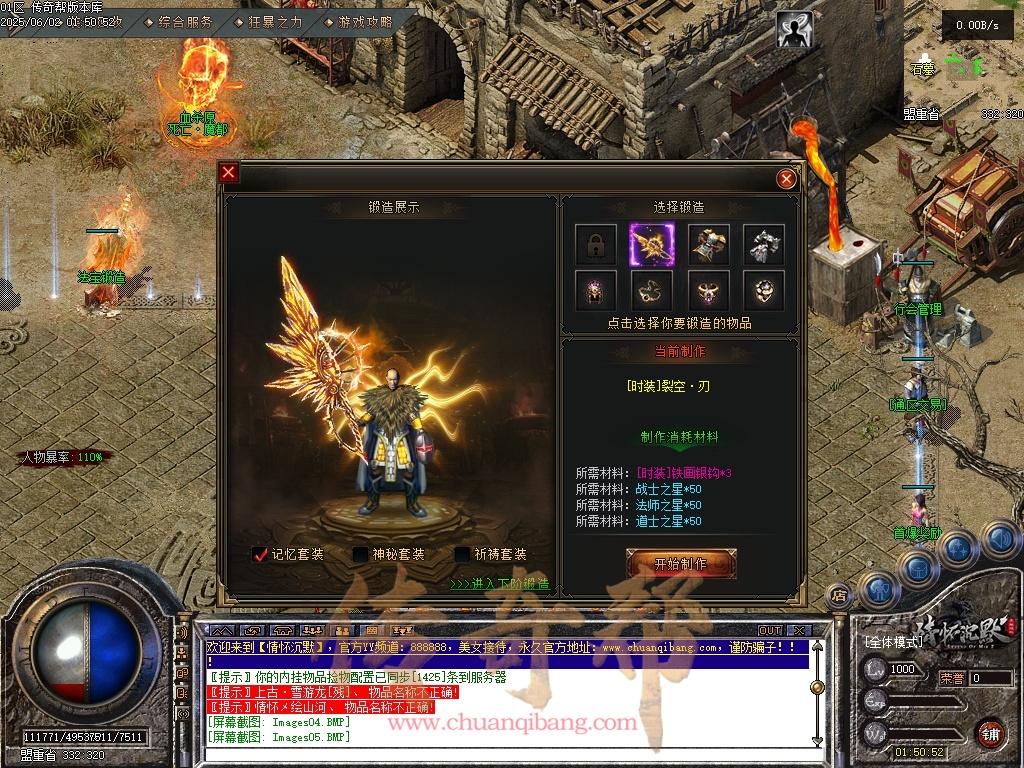
Task: Select the necklace forge slot
Action: (x=651, y=291)
